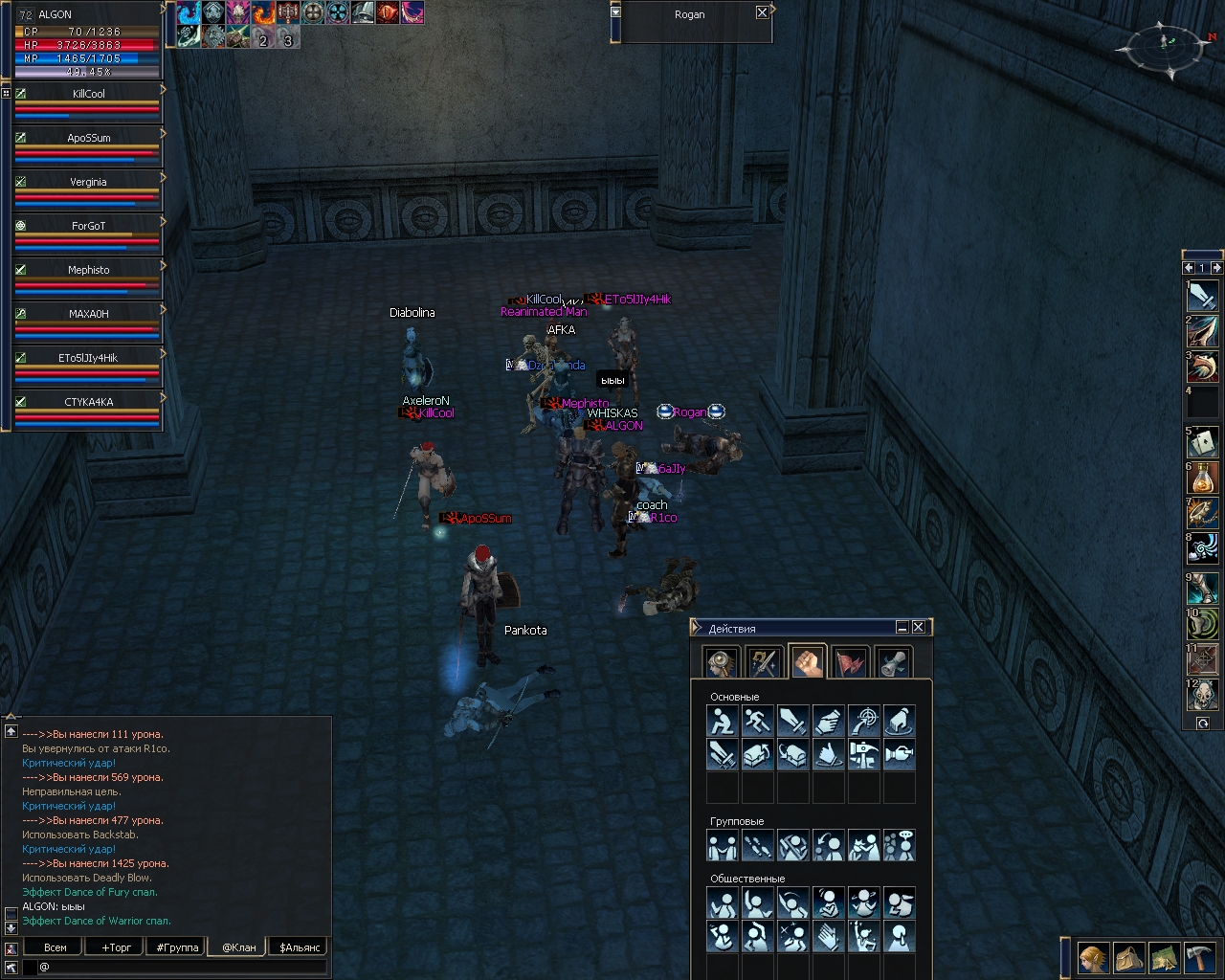This screenshot has width=1225, height=980.
Task: Activate the skull skill in shortcut slot 12
Action: click(x=1204, y=695)
